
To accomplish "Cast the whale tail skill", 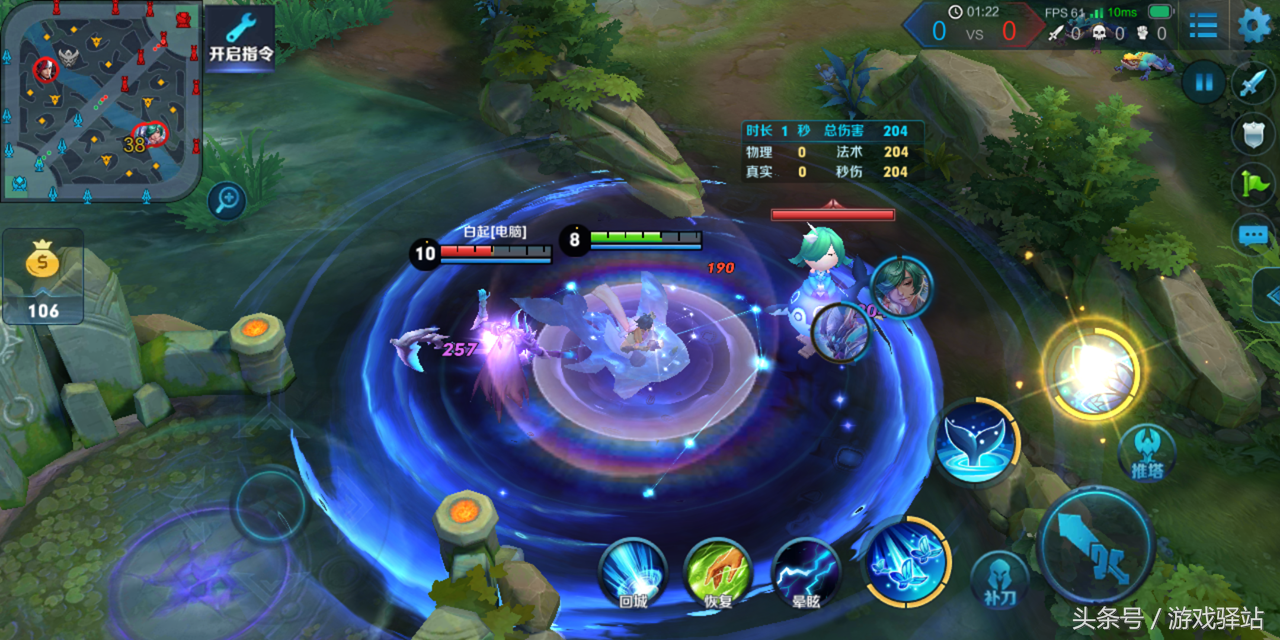I will [x=974, y=442].
